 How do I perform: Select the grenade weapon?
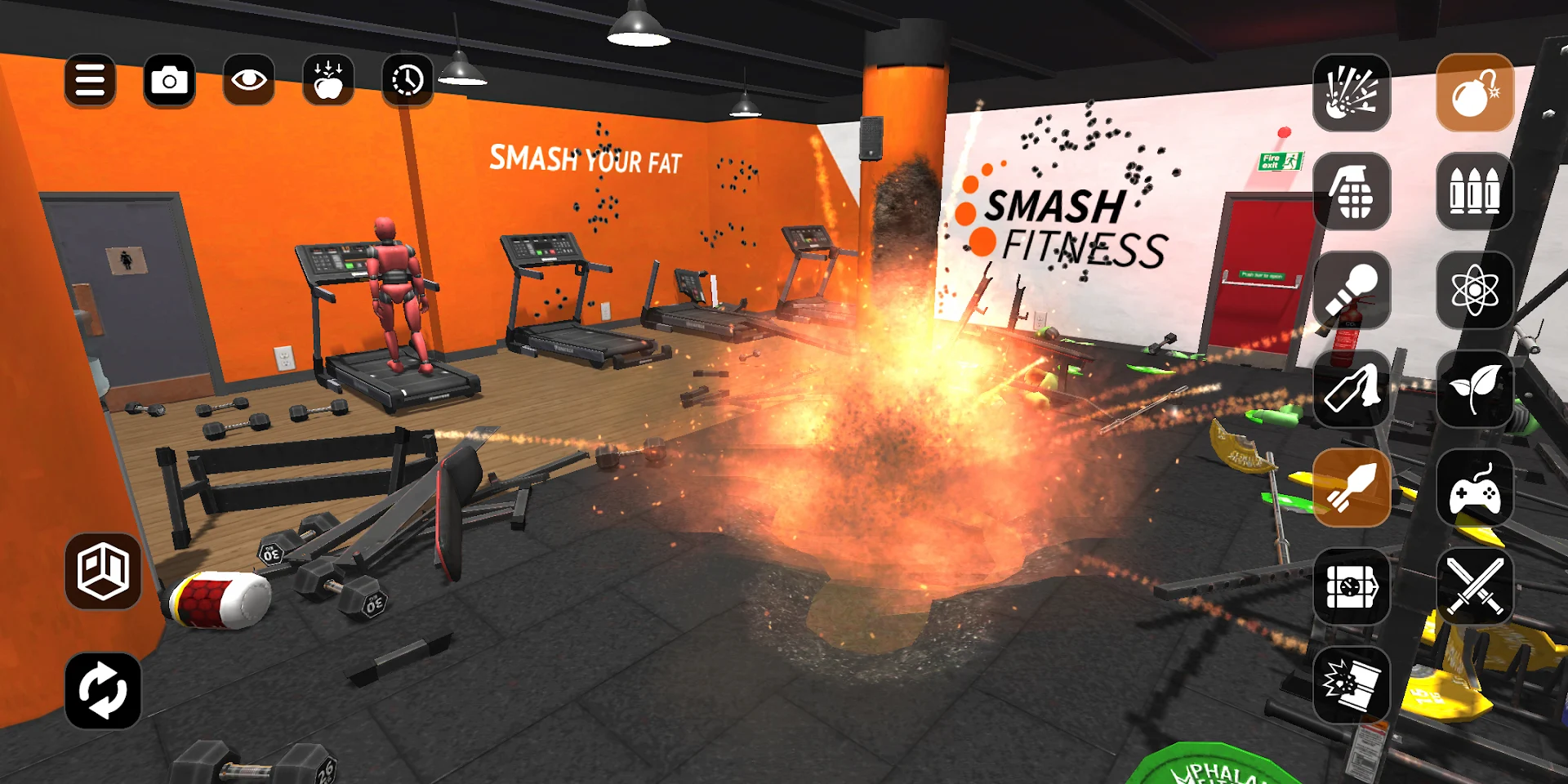click(1352, 189)
